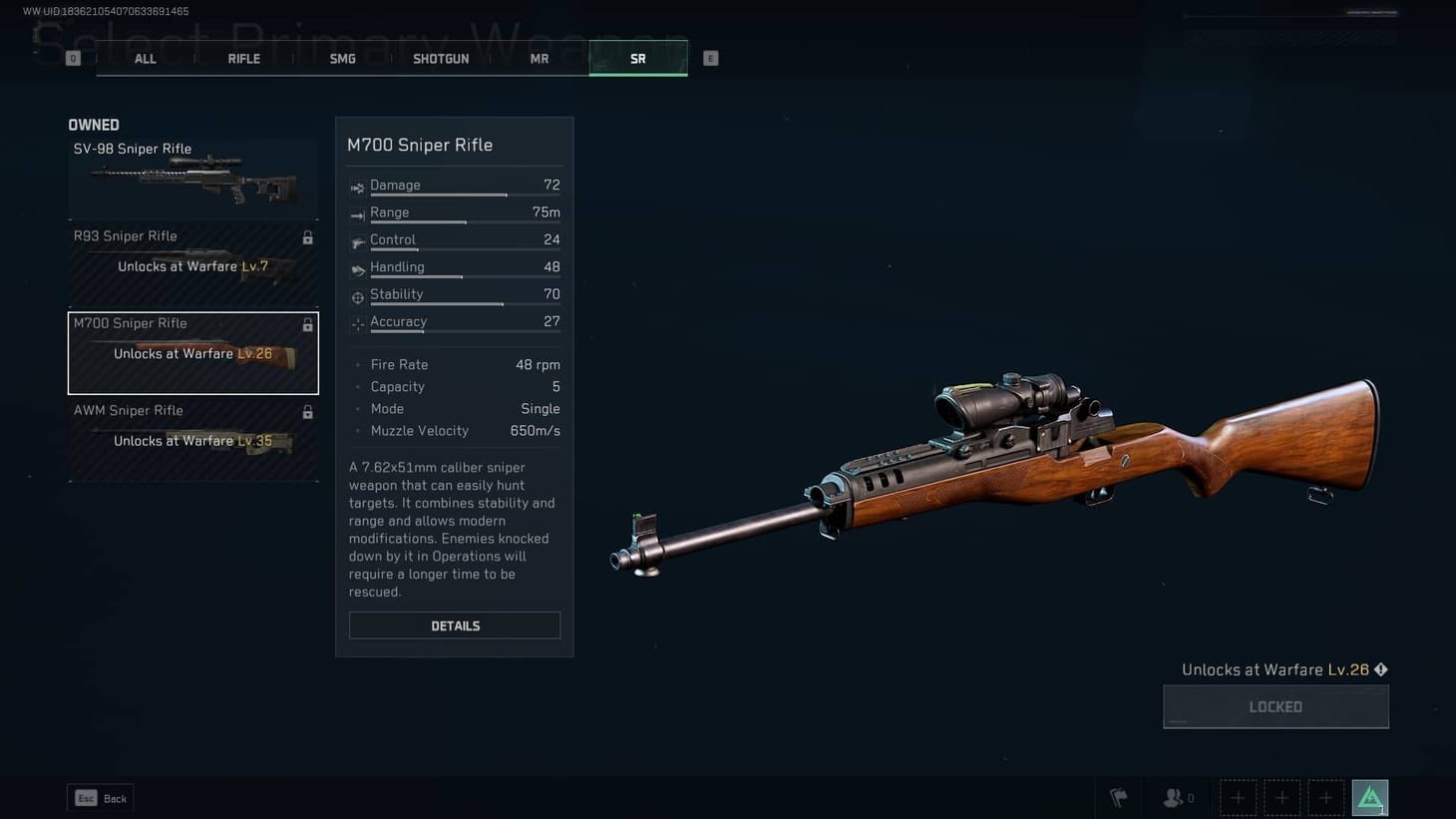Collapse the OWNED weapon list header

94,125
